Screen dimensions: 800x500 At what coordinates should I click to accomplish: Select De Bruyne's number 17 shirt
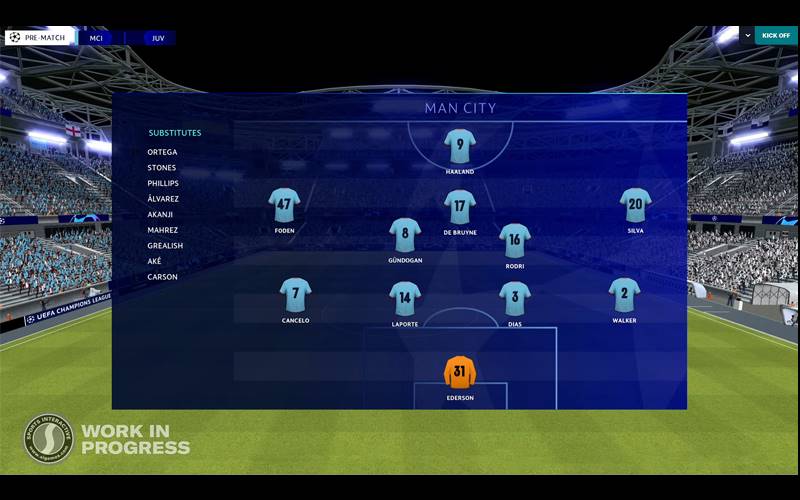point(460,206)
